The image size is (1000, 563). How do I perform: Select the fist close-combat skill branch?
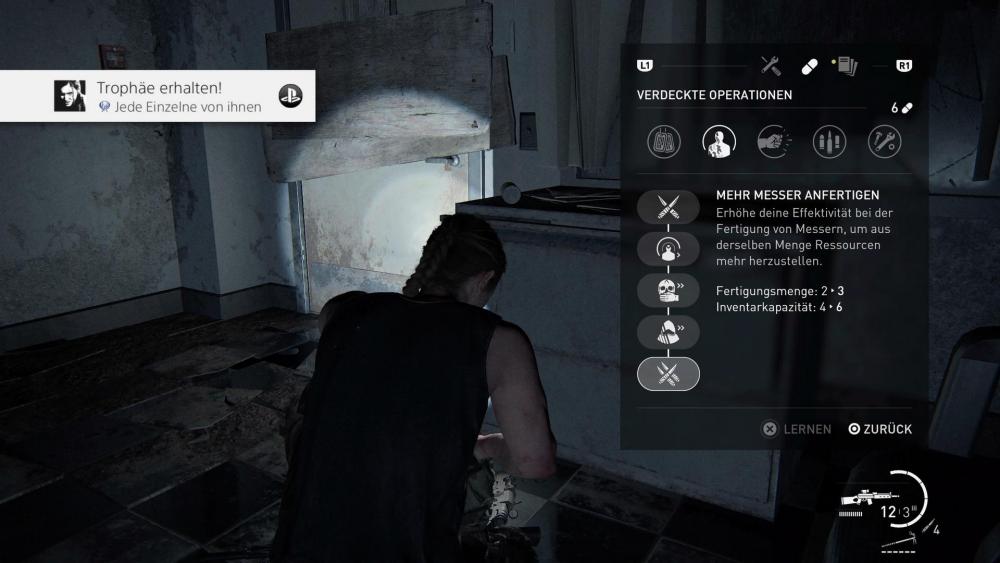point(774,141)
